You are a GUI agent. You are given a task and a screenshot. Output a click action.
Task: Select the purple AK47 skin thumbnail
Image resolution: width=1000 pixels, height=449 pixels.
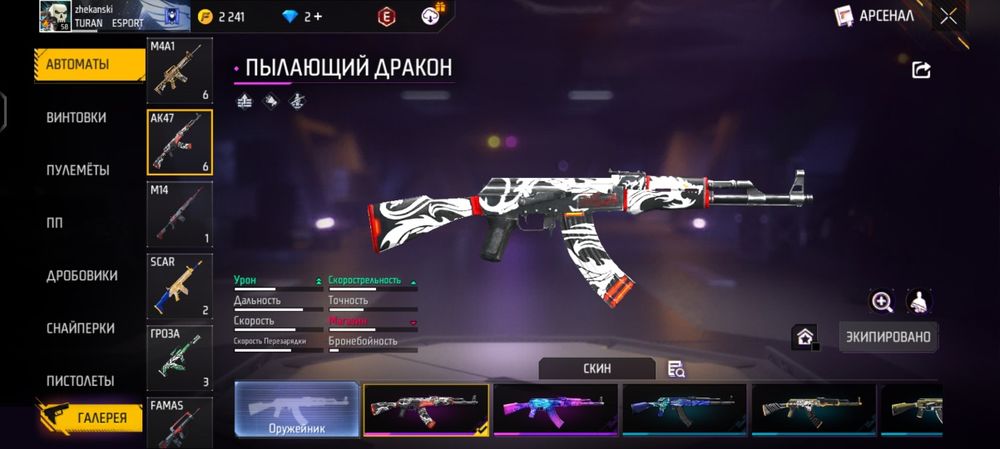(556, 409)
